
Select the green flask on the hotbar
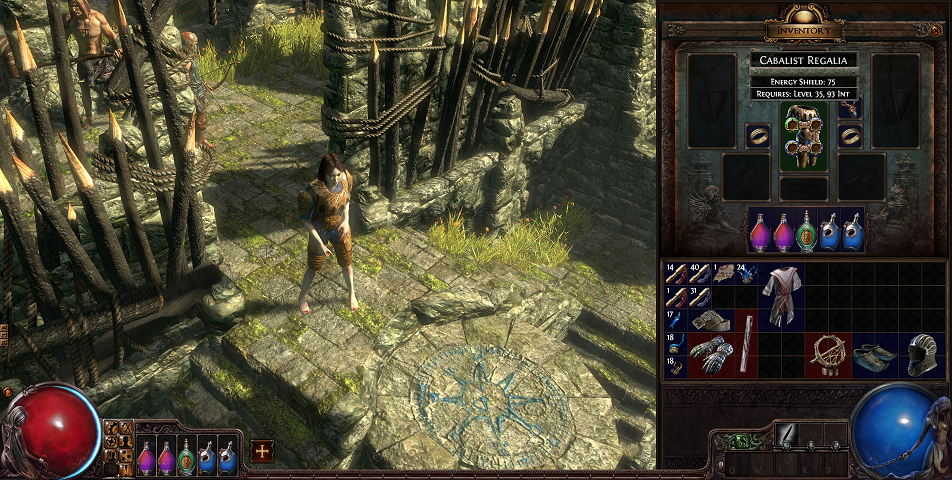tap(186, 457)
